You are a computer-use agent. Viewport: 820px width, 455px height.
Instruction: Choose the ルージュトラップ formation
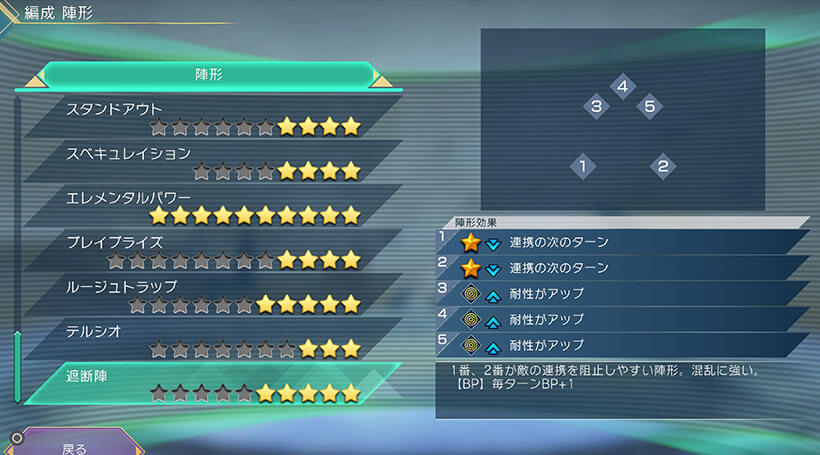210,295
